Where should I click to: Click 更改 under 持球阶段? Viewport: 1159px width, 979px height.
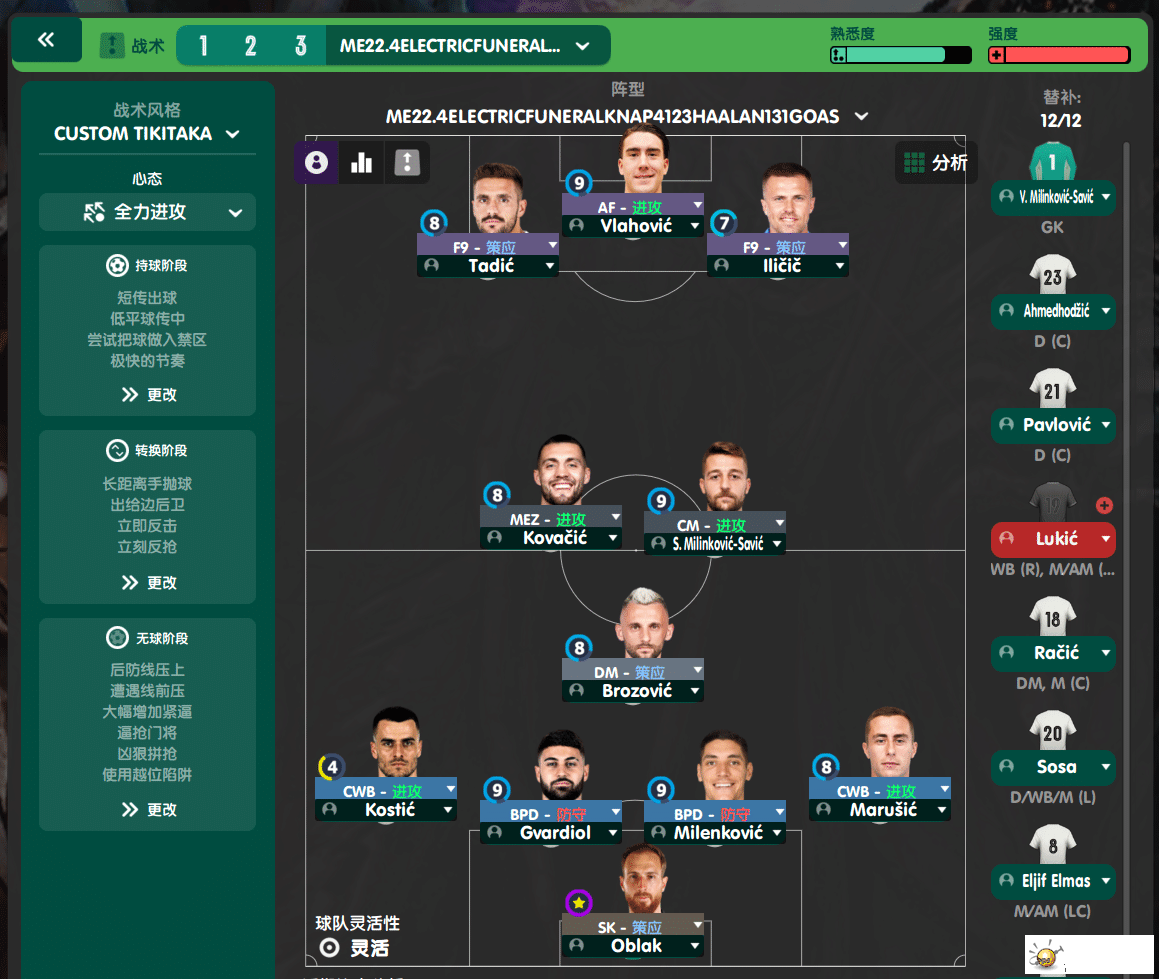tap(148, 394)
